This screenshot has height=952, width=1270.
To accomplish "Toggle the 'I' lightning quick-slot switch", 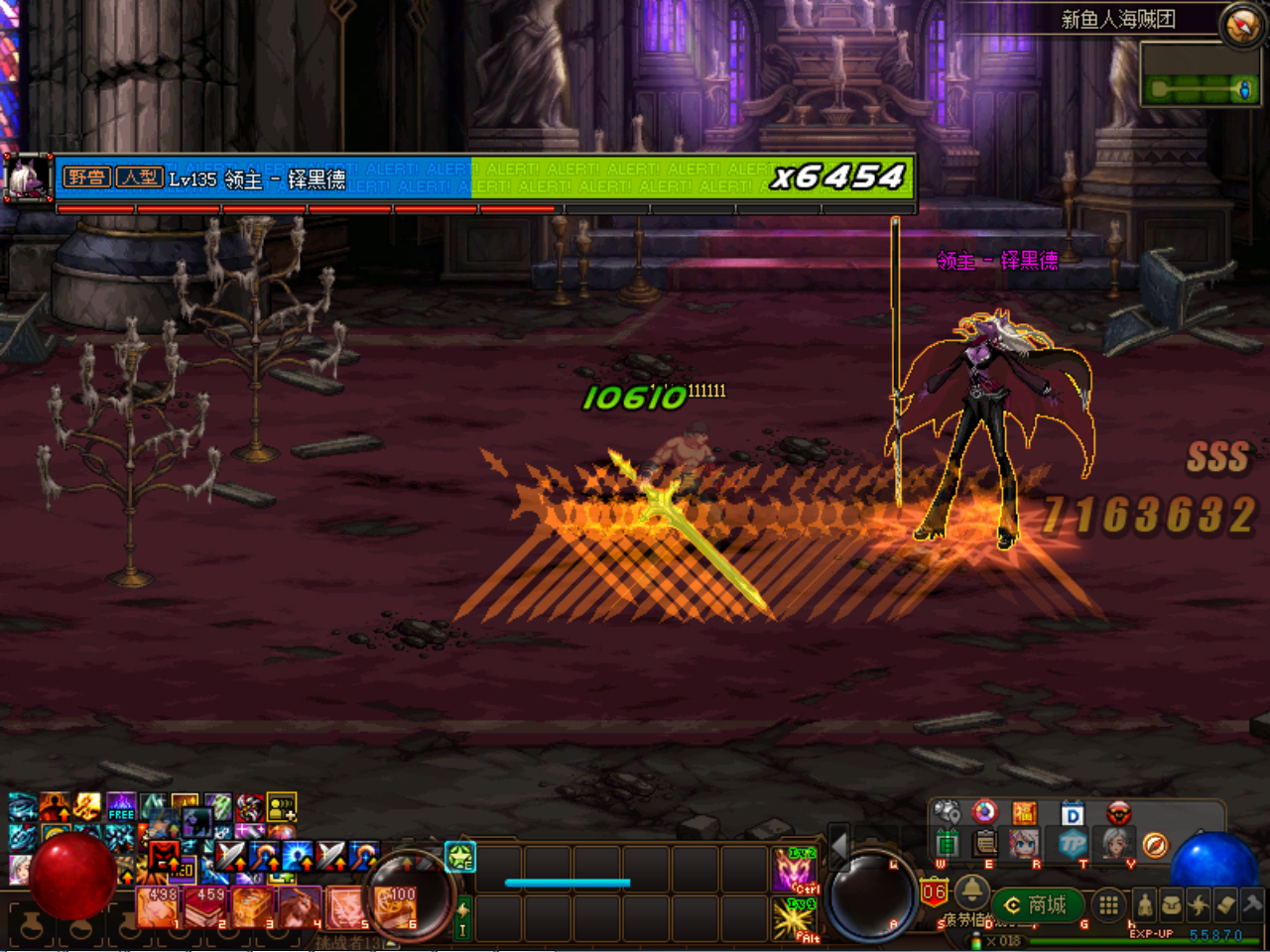I will coord(462,917).
